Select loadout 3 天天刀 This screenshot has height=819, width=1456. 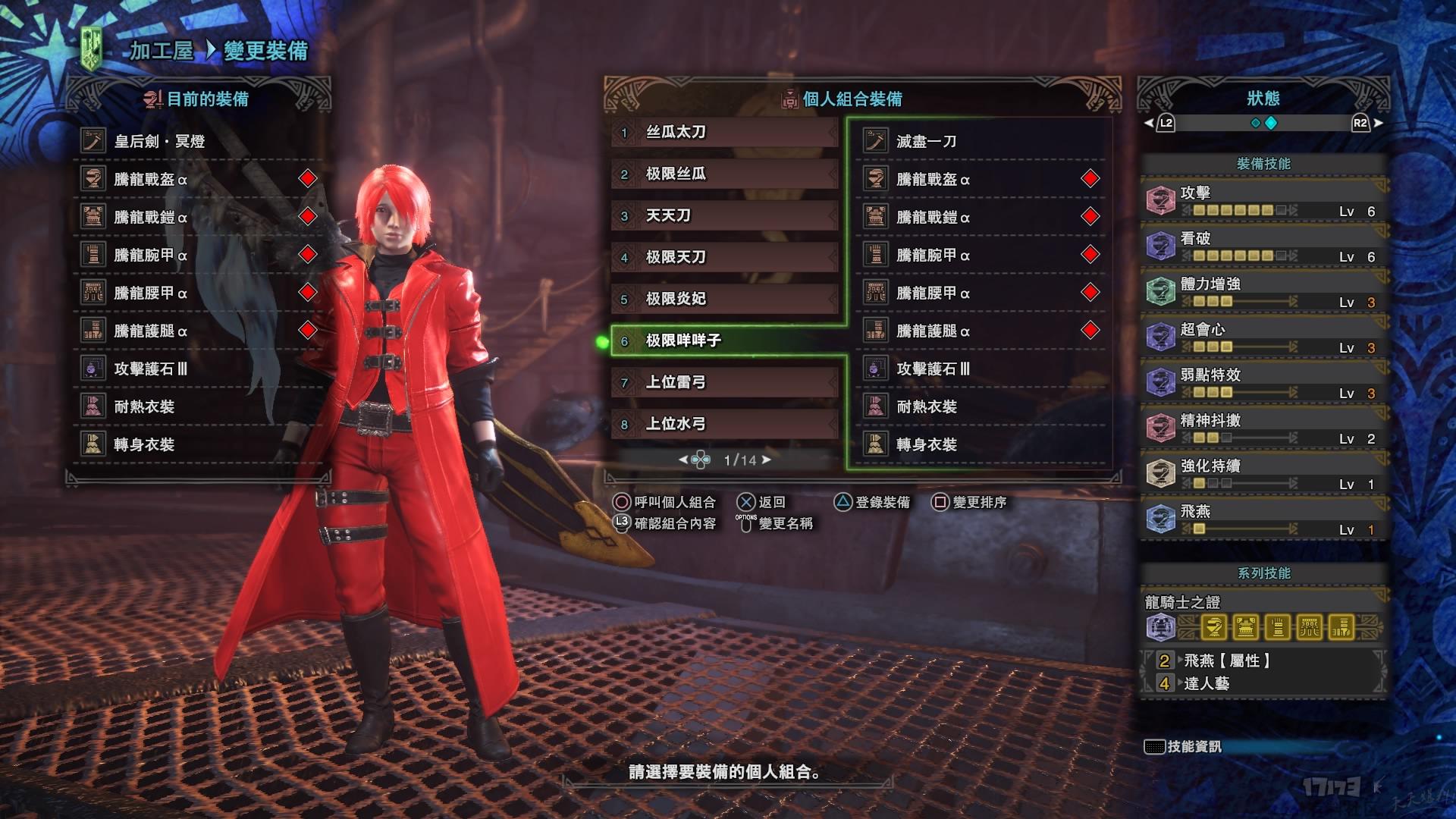(x=724, y=216)
